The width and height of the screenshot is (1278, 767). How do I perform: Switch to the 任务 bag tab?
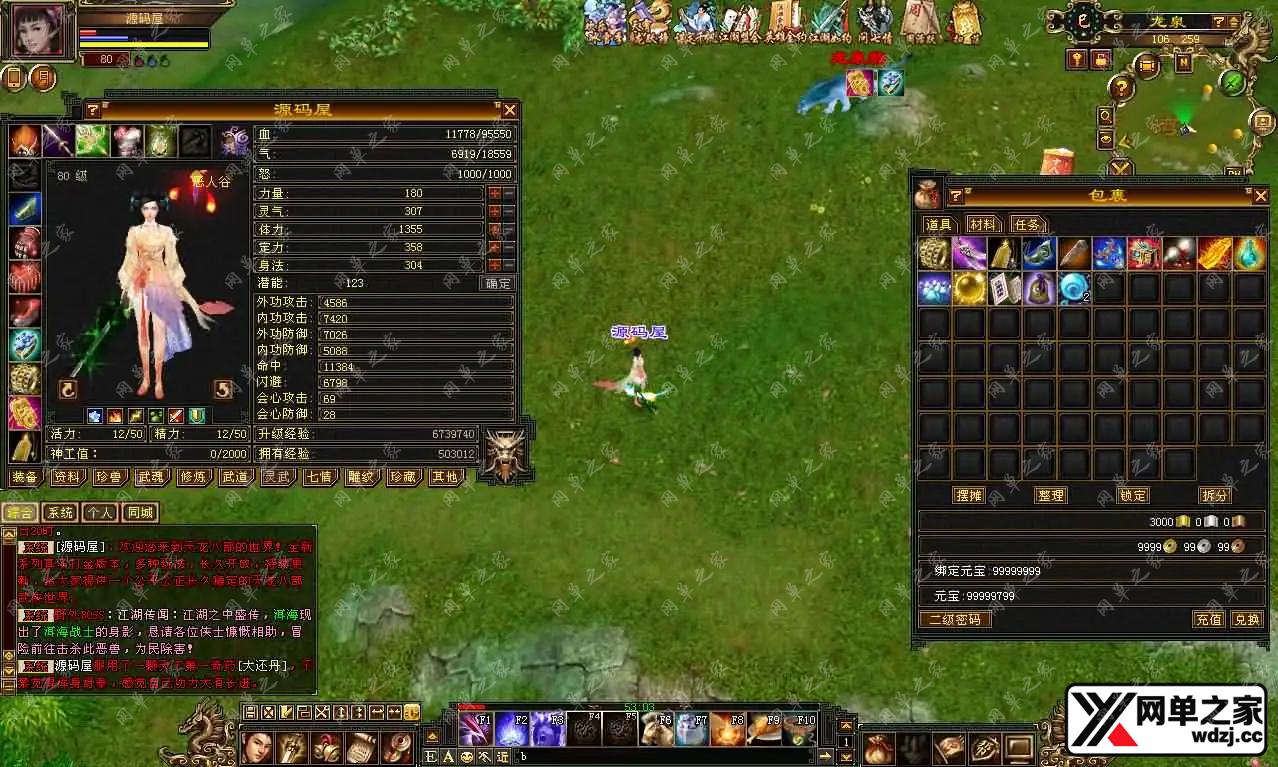coord(1027,224)
